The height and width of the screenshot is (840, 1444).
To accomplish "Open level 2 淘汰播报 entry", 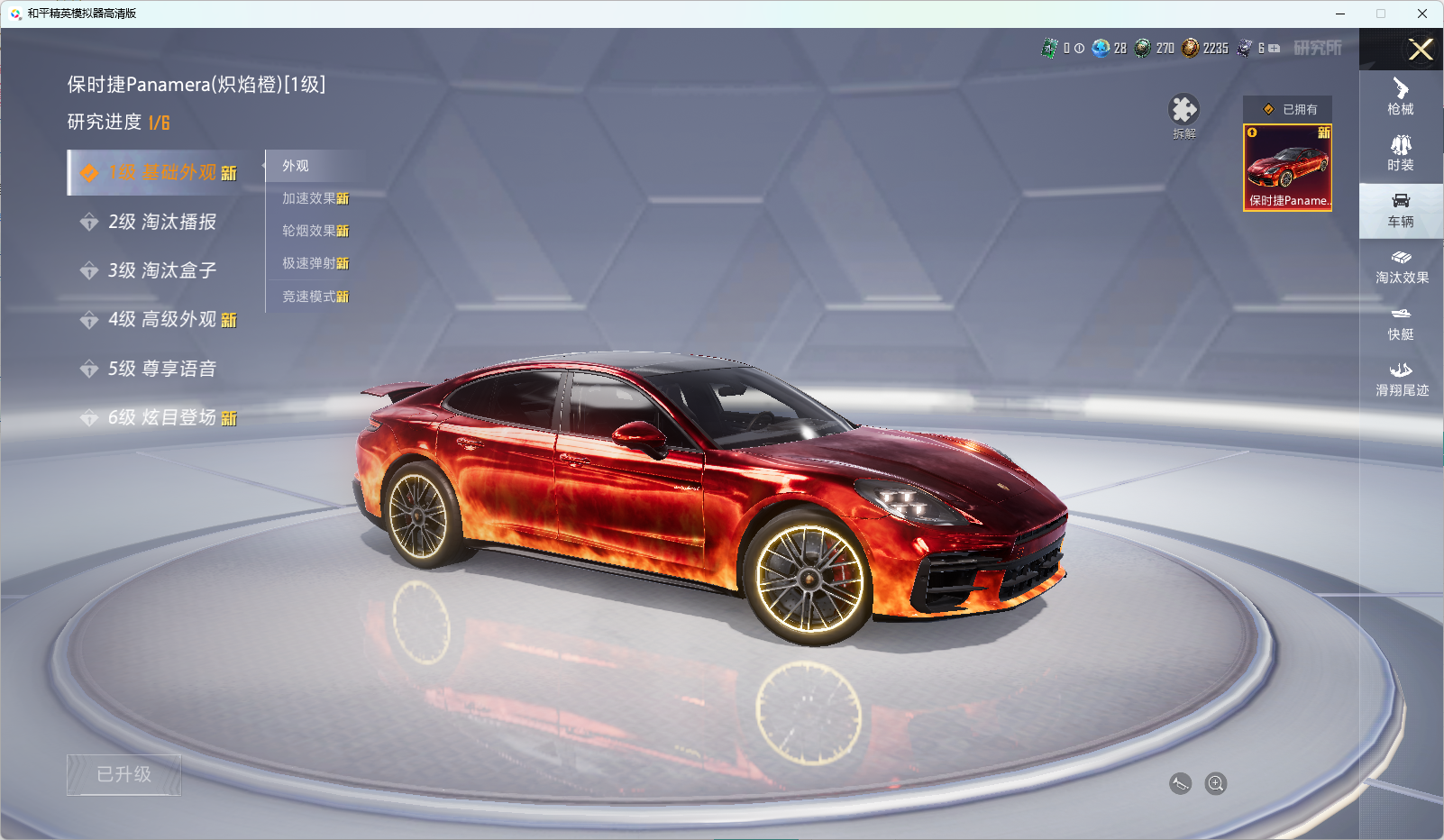I will point(162,222).
